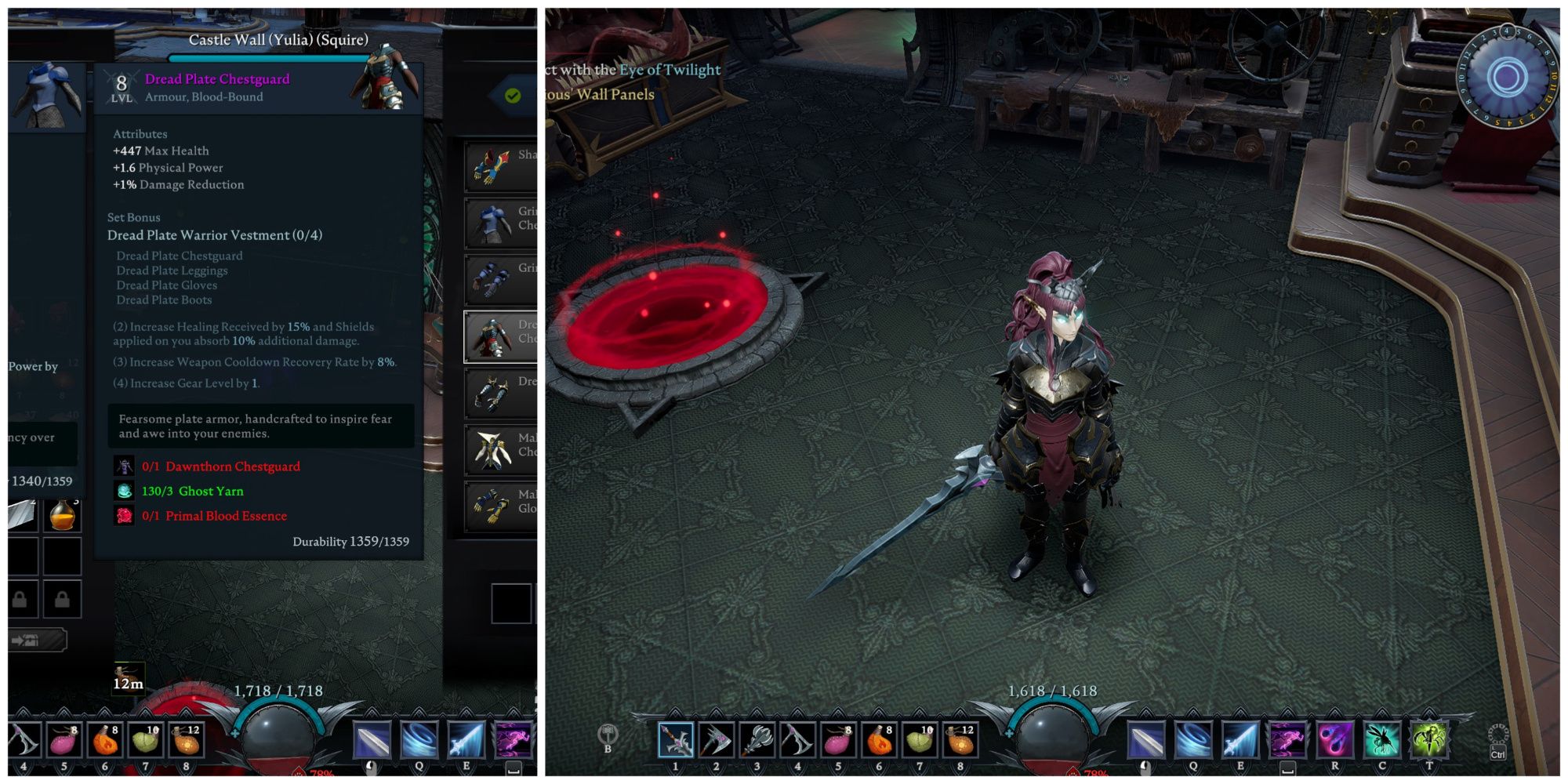Screen dimensions: 1568x784
Task: Choose the Mal gloves recipe row
Action: 500,506
